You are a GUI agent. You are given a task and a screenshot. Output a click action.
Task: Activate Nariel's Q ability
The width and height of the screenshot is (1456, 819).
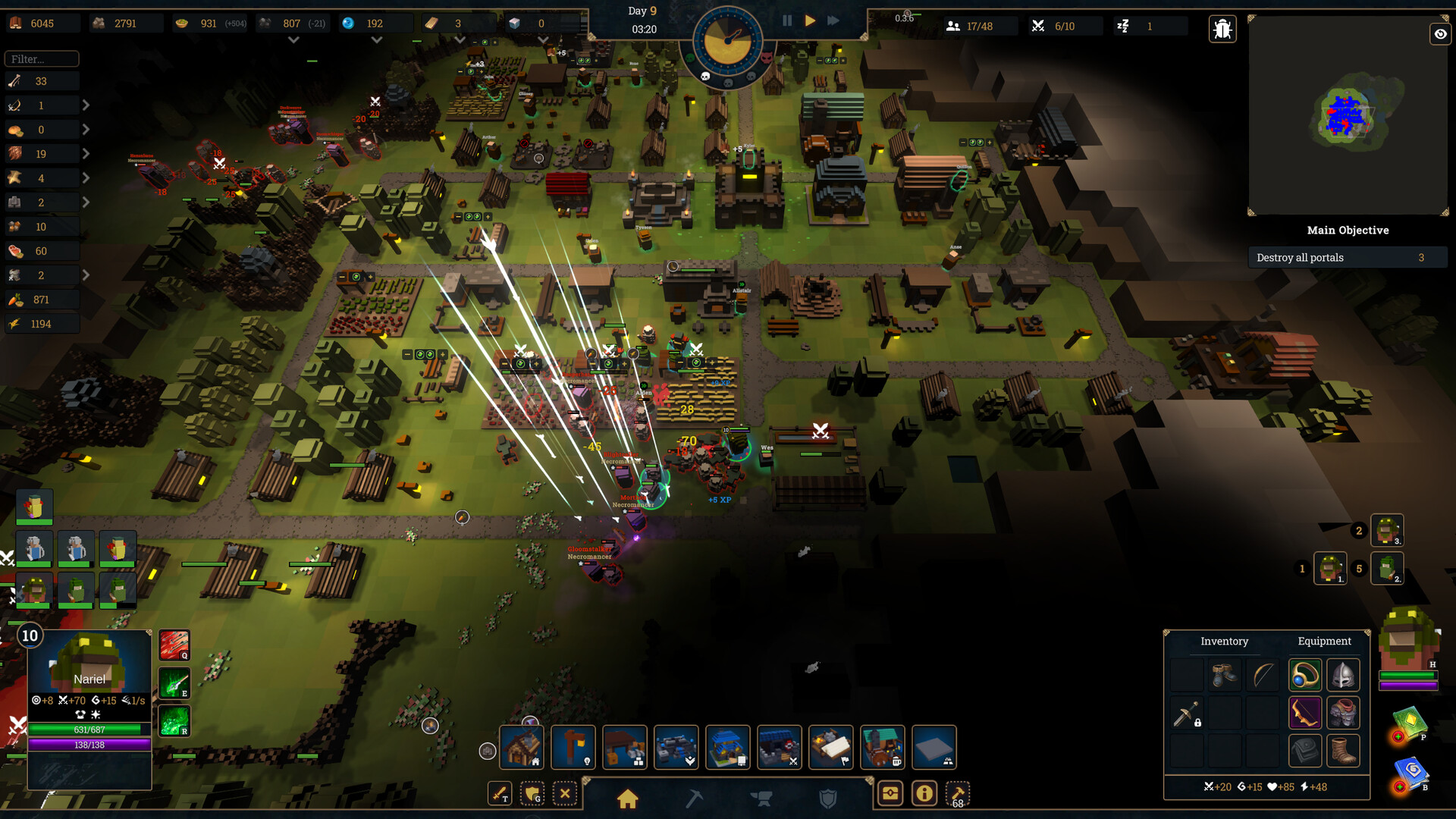[174, 646]
